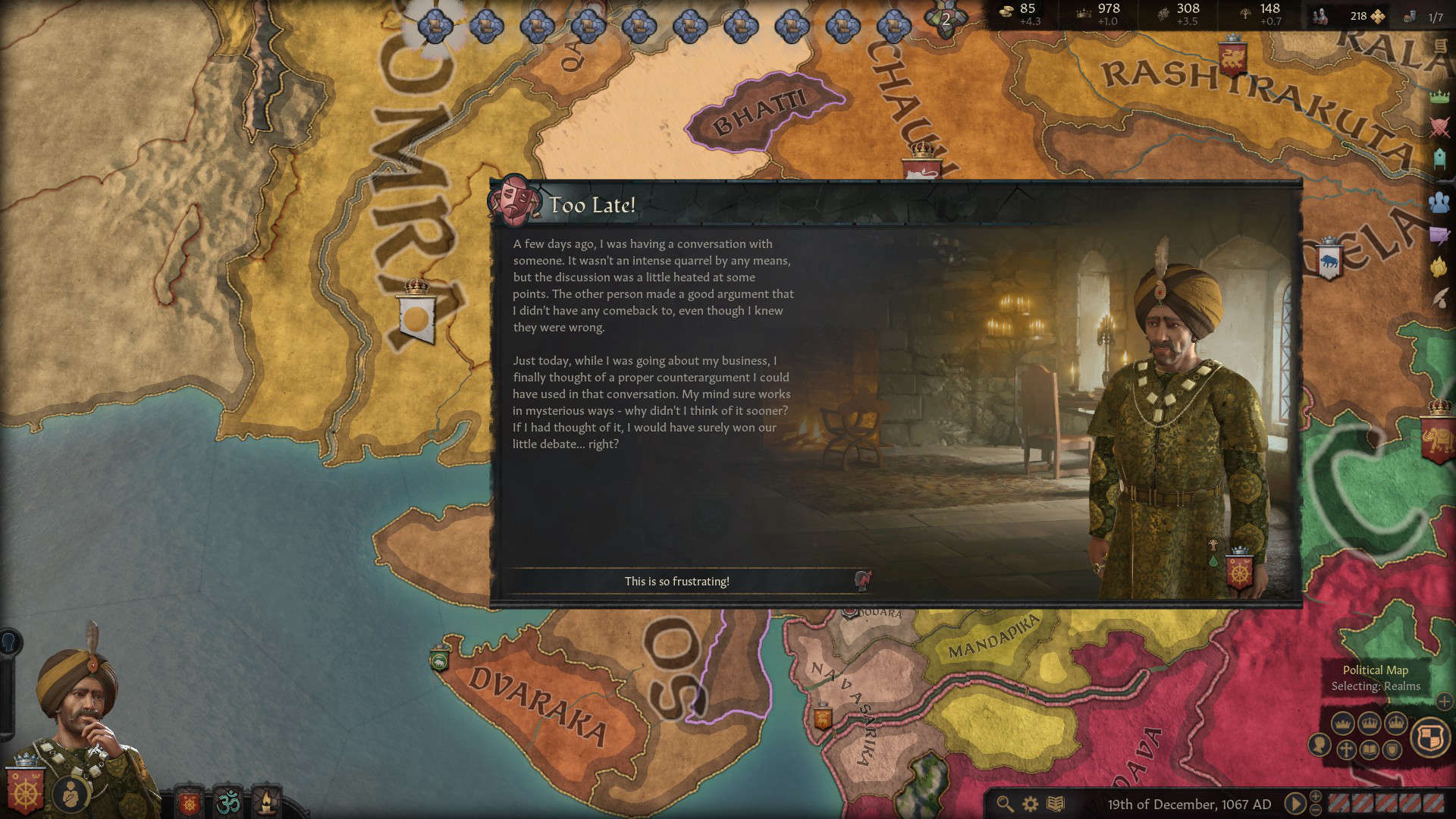Select the large Realms shield map mode
The width and height of the screenshot is (1456, 819).
click(x=1430, y=737)
